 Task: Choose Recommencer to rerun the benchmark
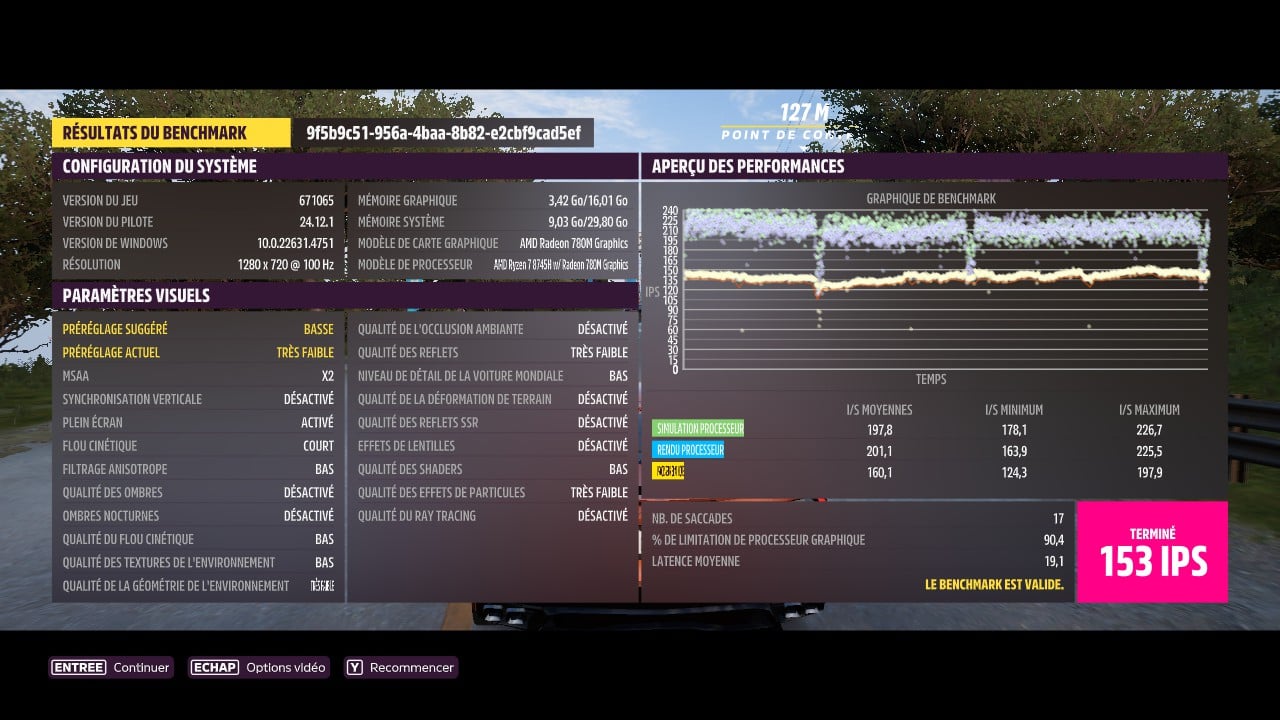pos(400,667)
